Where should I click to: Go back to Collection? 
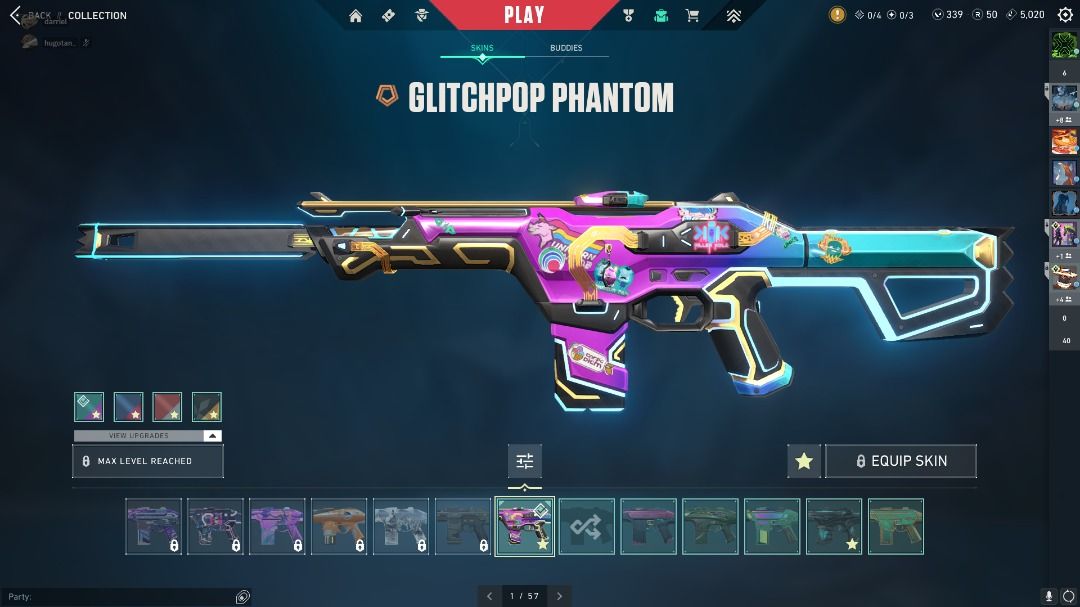16,15
